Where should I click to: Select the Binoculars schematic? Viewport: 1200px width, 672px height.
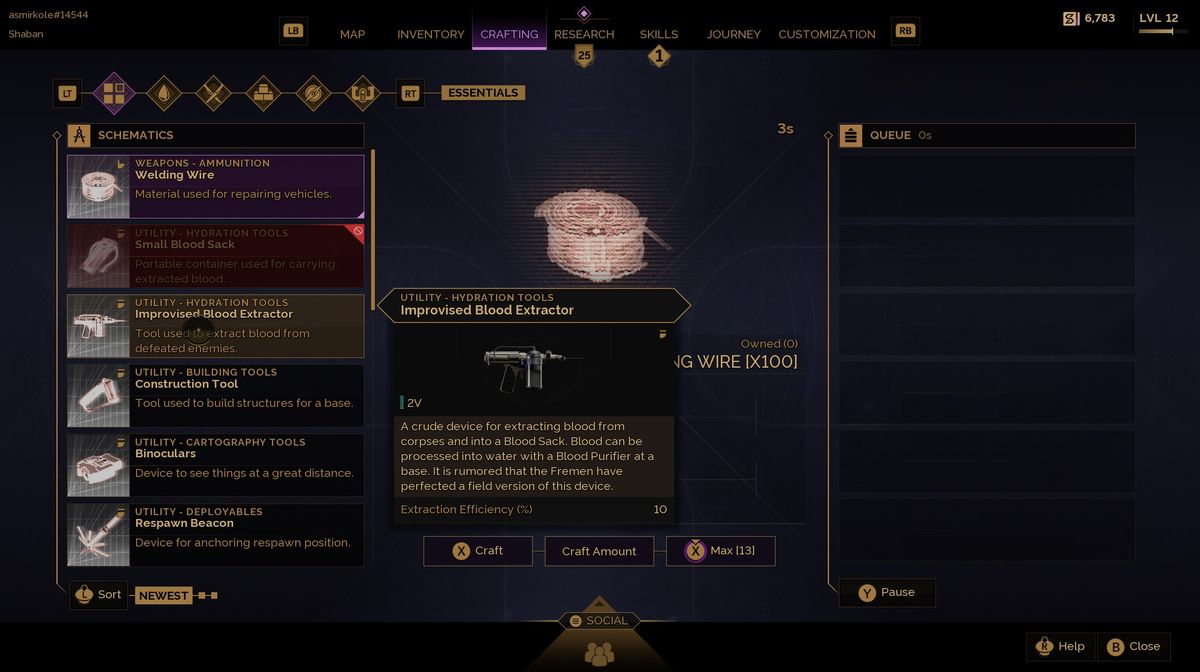click(x=215, y=465)
